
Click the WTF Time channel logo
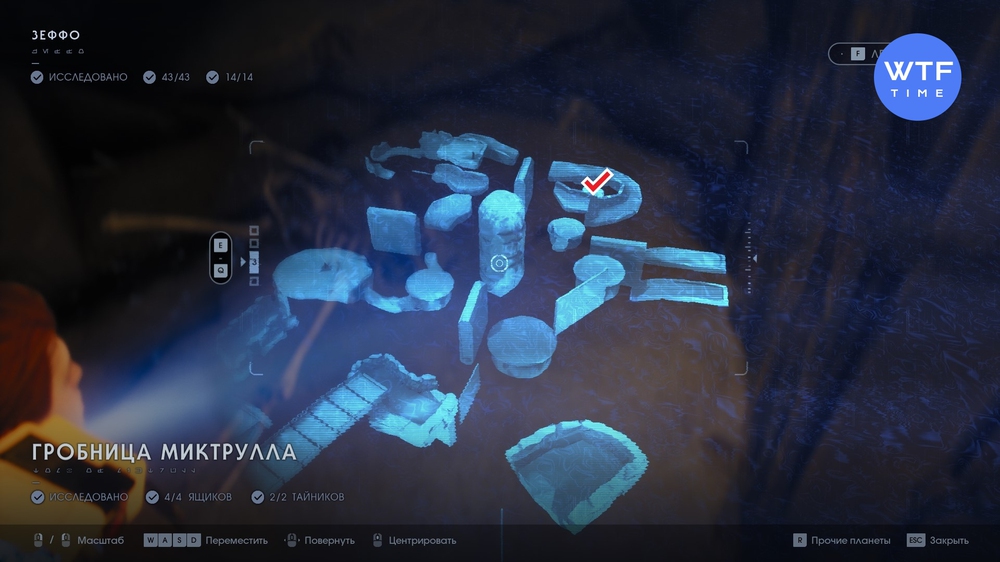(x=917, y=77)
